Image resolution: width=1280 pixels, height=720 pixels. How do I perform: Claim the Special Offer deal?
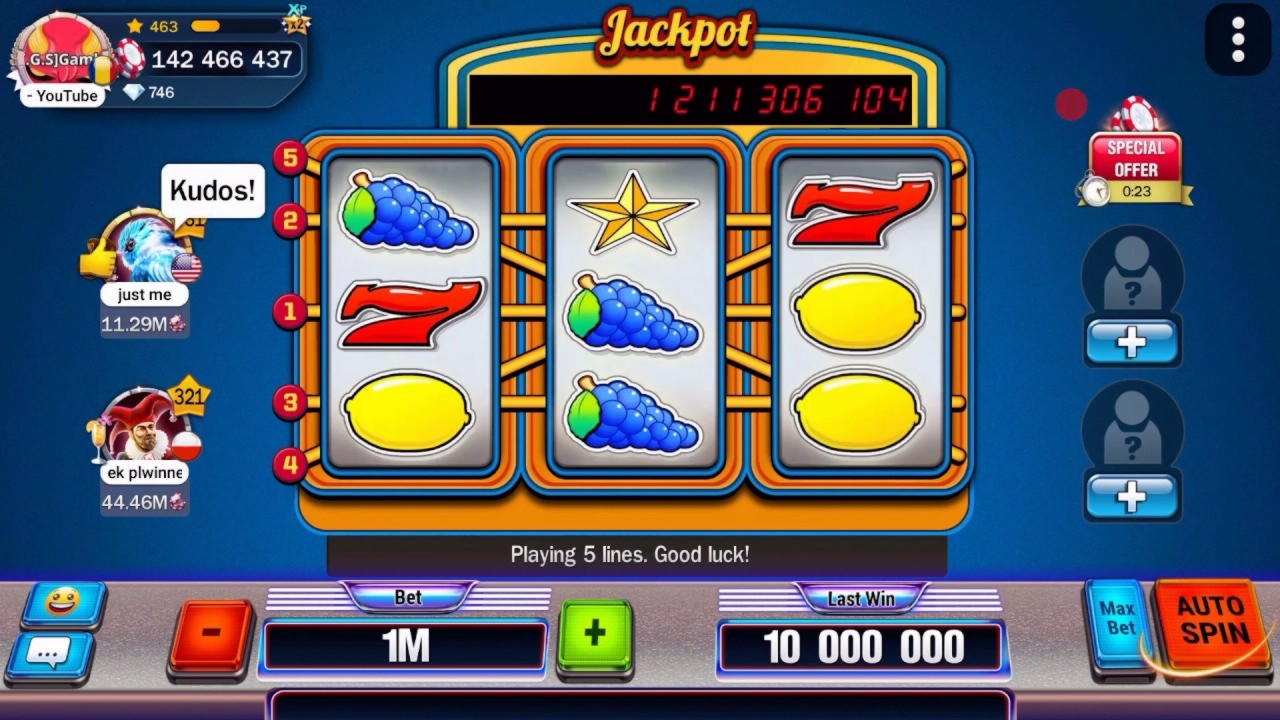[1135, 155]
